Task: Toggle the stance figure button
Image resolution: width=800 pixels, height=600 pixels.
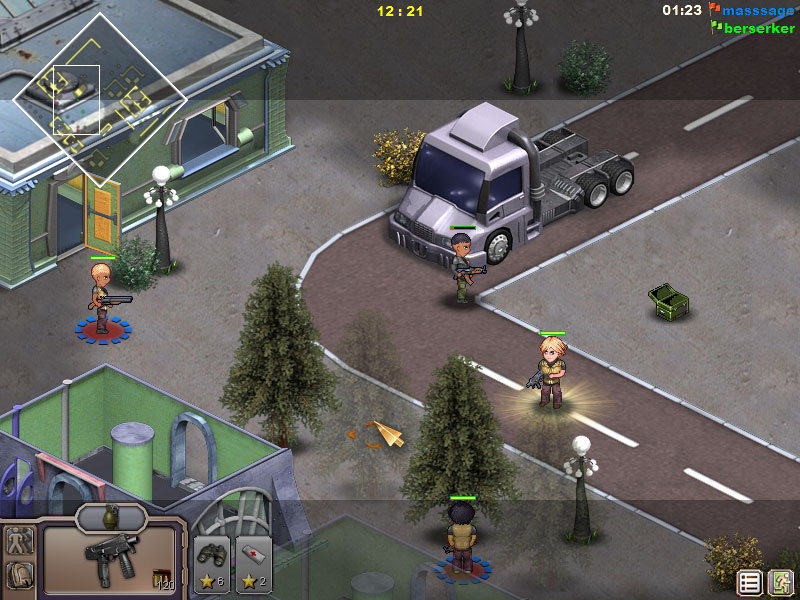Action: coord(19,543)
